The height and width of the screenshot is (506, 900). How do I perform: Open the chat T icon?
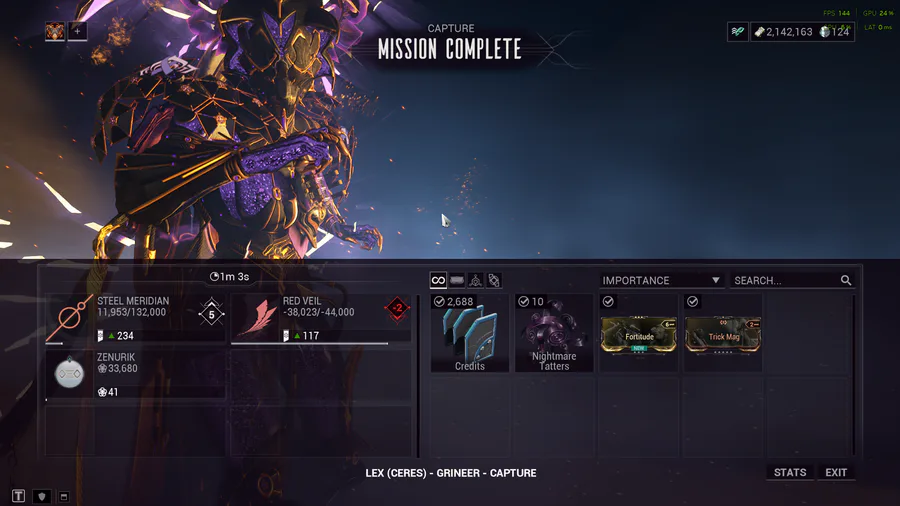click(18, 496)
